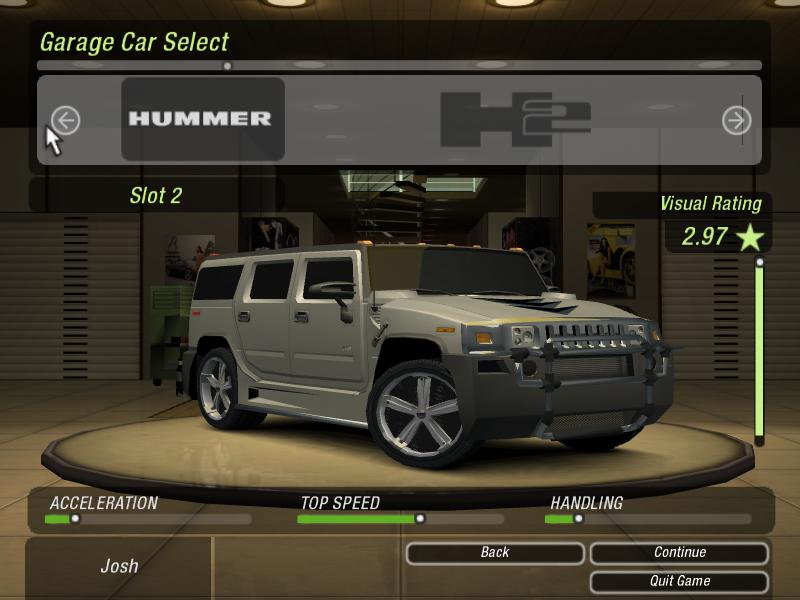This screenshot has width=800, height=600.
Task: Go to the previous car with left arrow
Action: point(65,121)
